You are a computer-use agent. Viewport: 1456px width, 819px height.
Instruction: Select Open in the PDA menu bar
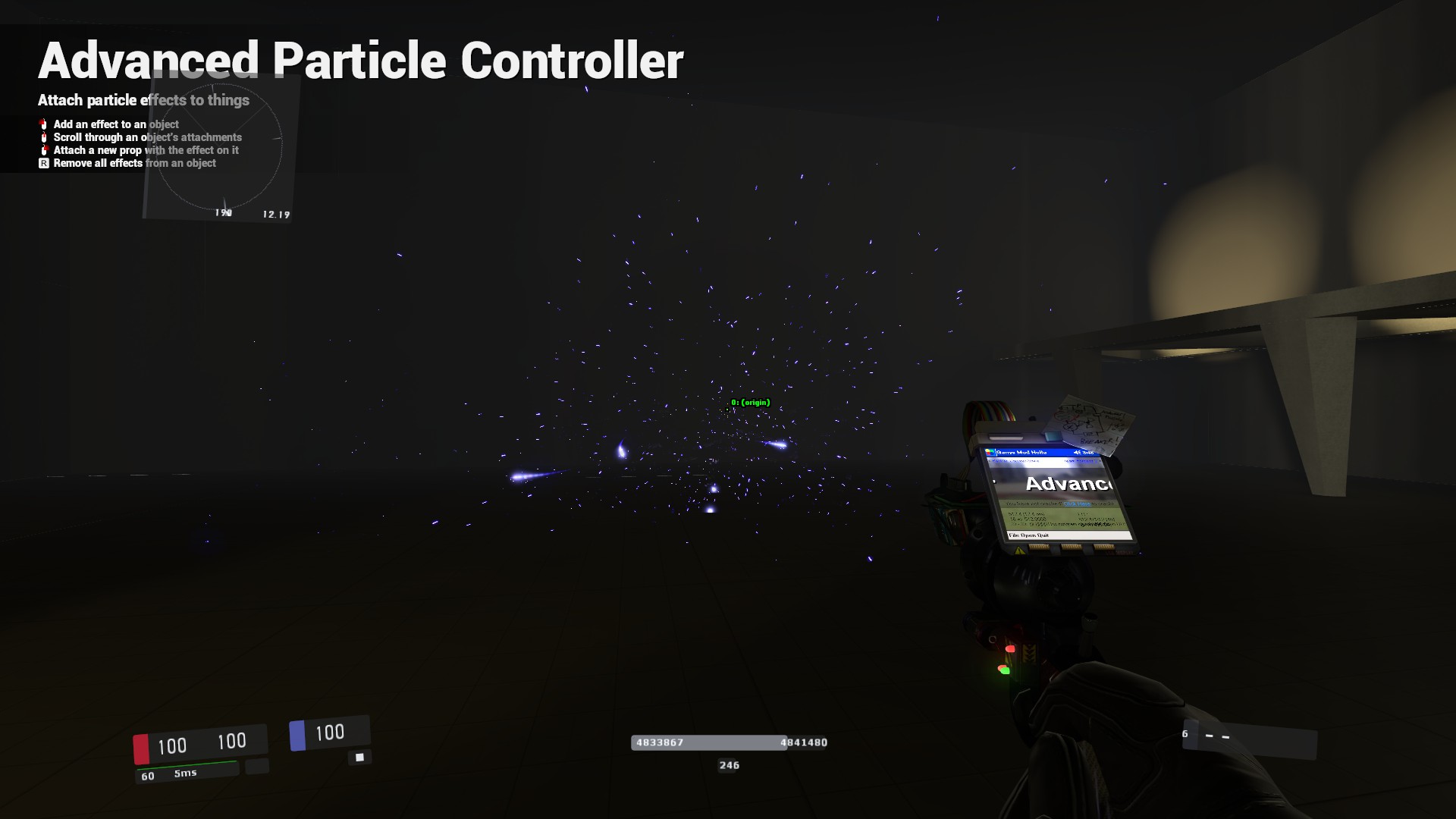1029,535
